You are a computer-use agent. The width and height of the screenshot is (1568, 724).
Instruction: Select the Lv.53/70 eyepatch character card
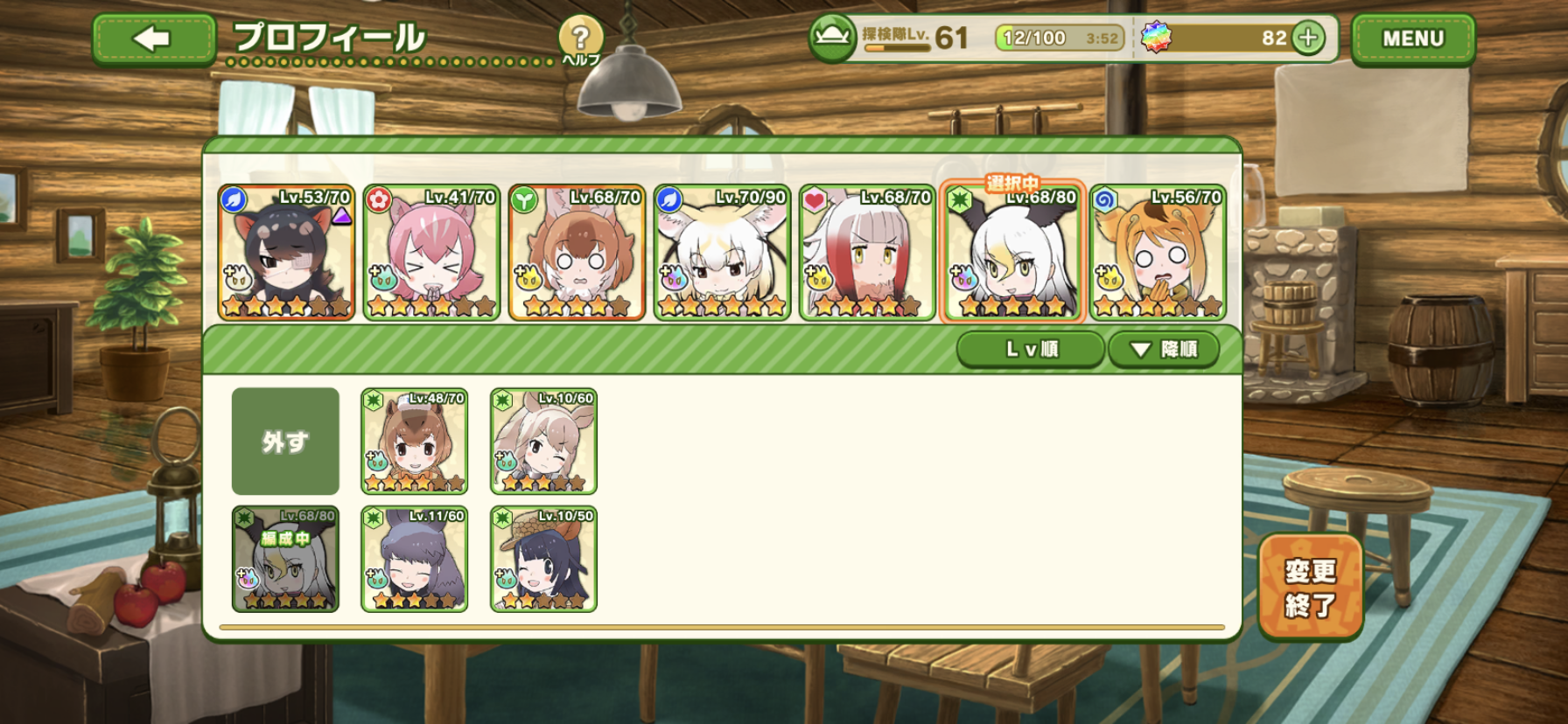(x=286, y=253)
